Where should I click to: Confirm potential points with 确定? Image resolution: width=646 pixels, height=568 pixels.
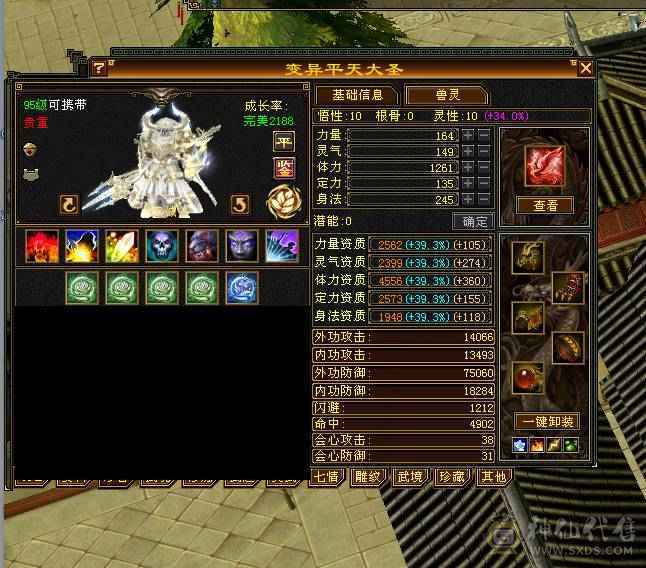coord(473,221)
